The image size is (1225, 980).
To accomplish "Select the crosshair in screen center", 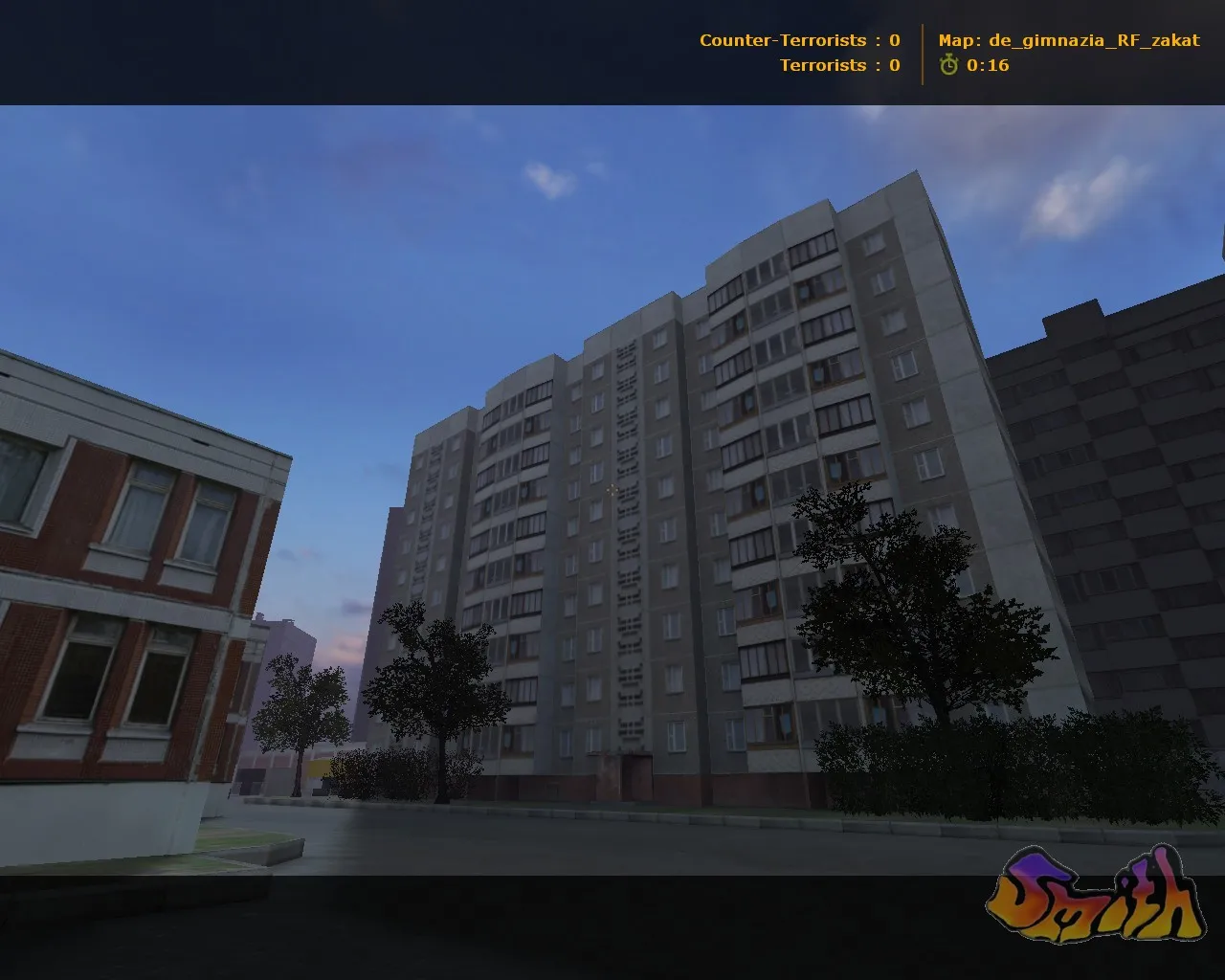I will [612, 490].
